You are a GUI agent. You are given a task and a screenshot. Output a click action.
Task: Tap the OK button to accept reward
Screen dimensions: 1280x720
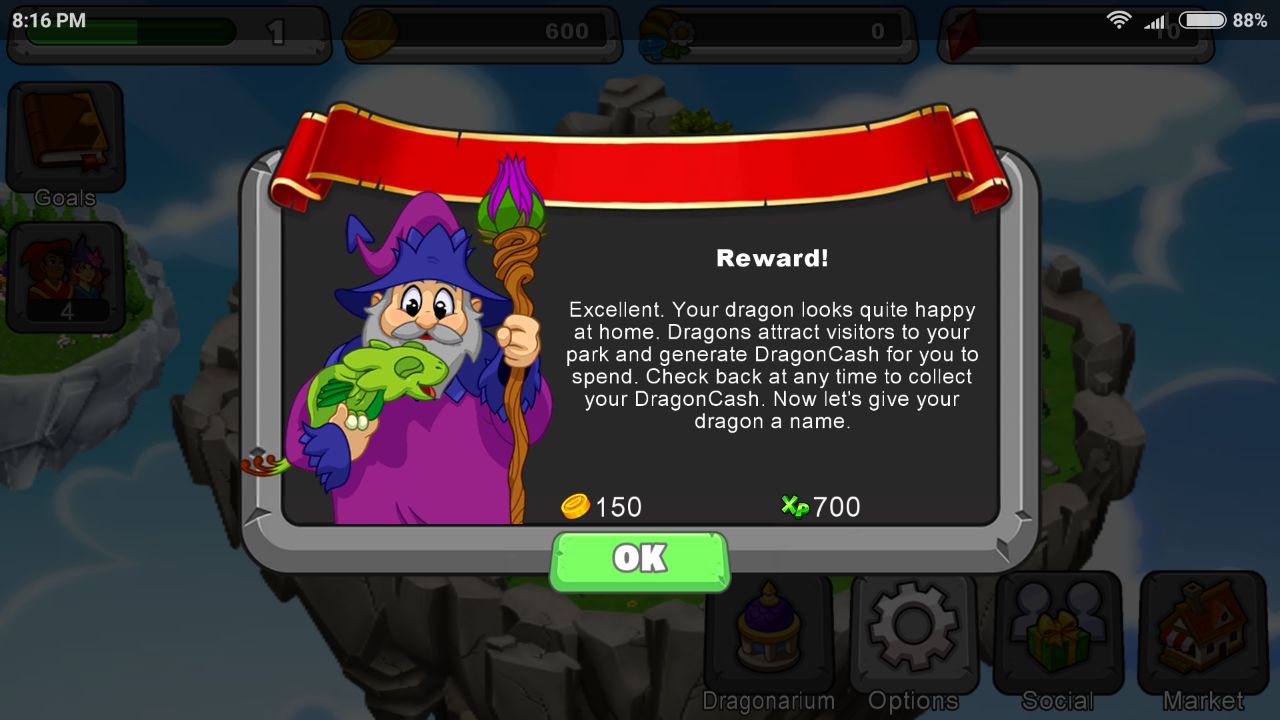639,559
